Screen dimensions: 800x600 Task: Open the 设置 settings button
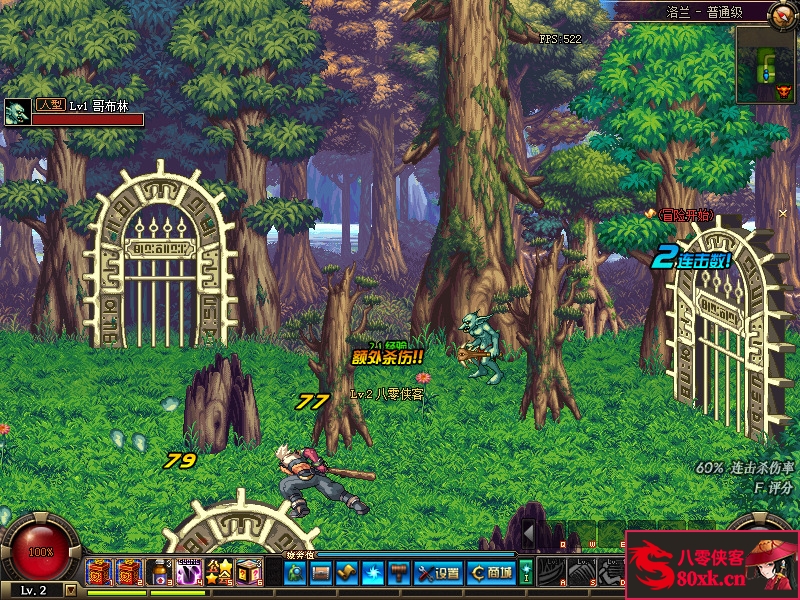click(438, 573)
